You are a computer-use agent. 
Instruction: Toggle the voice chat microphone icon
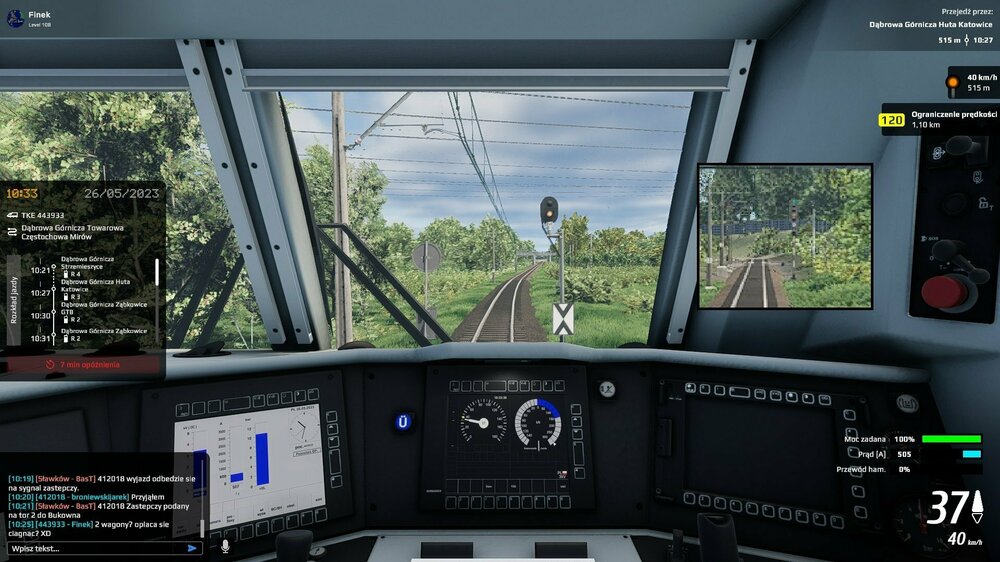225,547
